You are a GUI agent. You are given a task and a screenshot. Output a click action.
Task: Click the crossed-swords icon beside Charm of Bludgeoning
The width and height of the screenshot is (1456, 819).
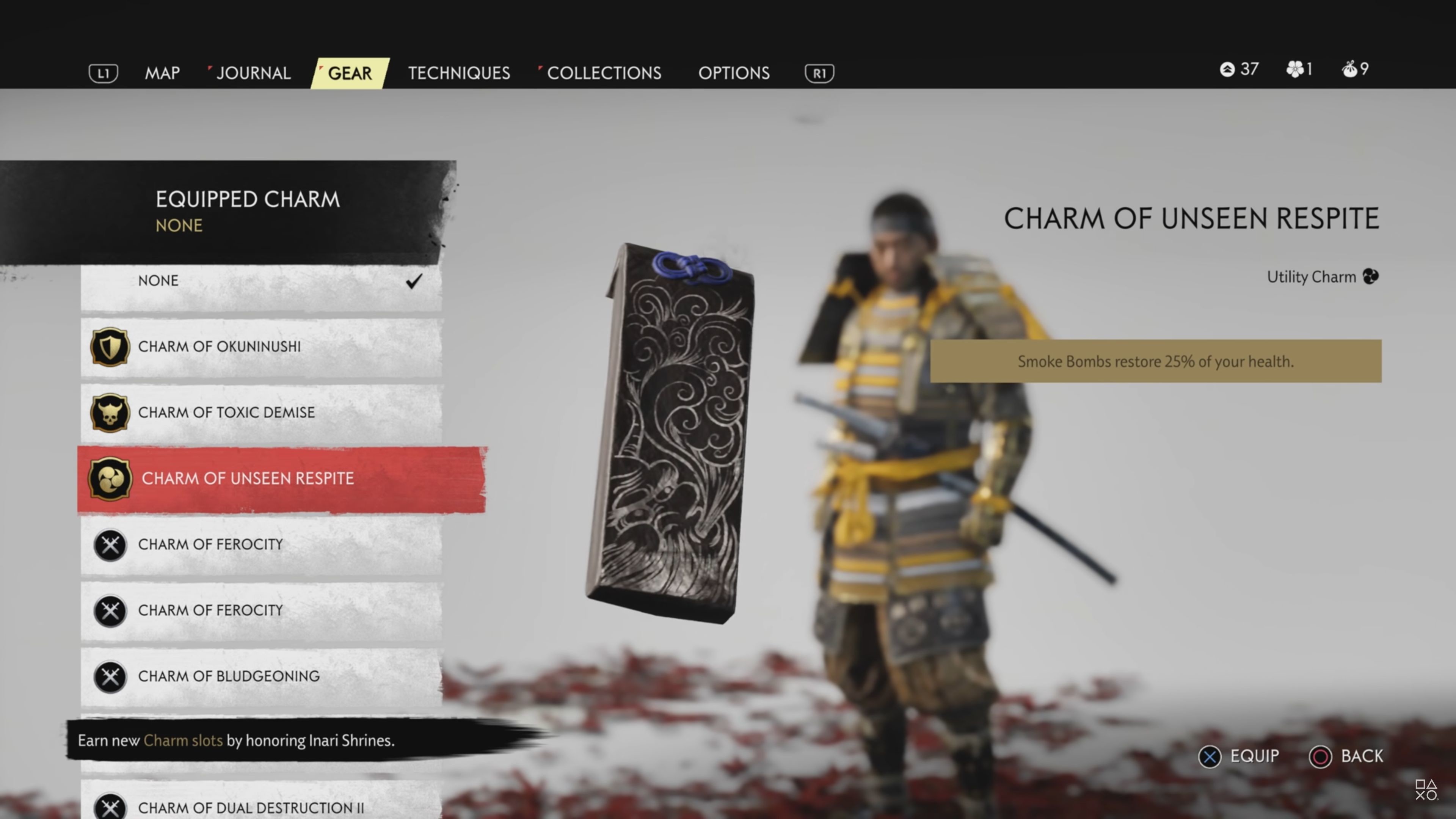111,676
